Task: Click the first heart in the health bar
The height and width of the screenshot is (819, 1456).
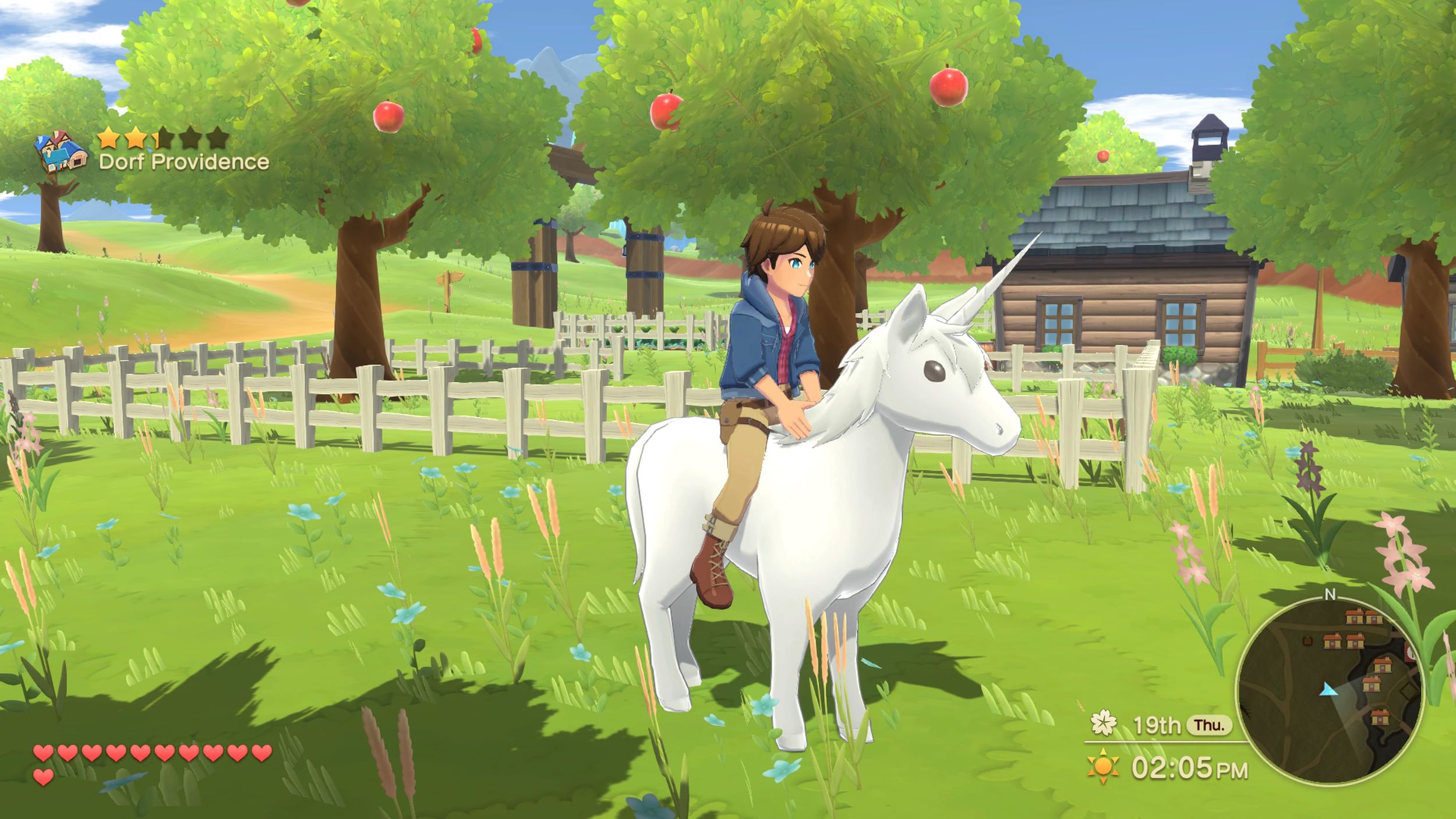Action: click(x=42, y=751)
